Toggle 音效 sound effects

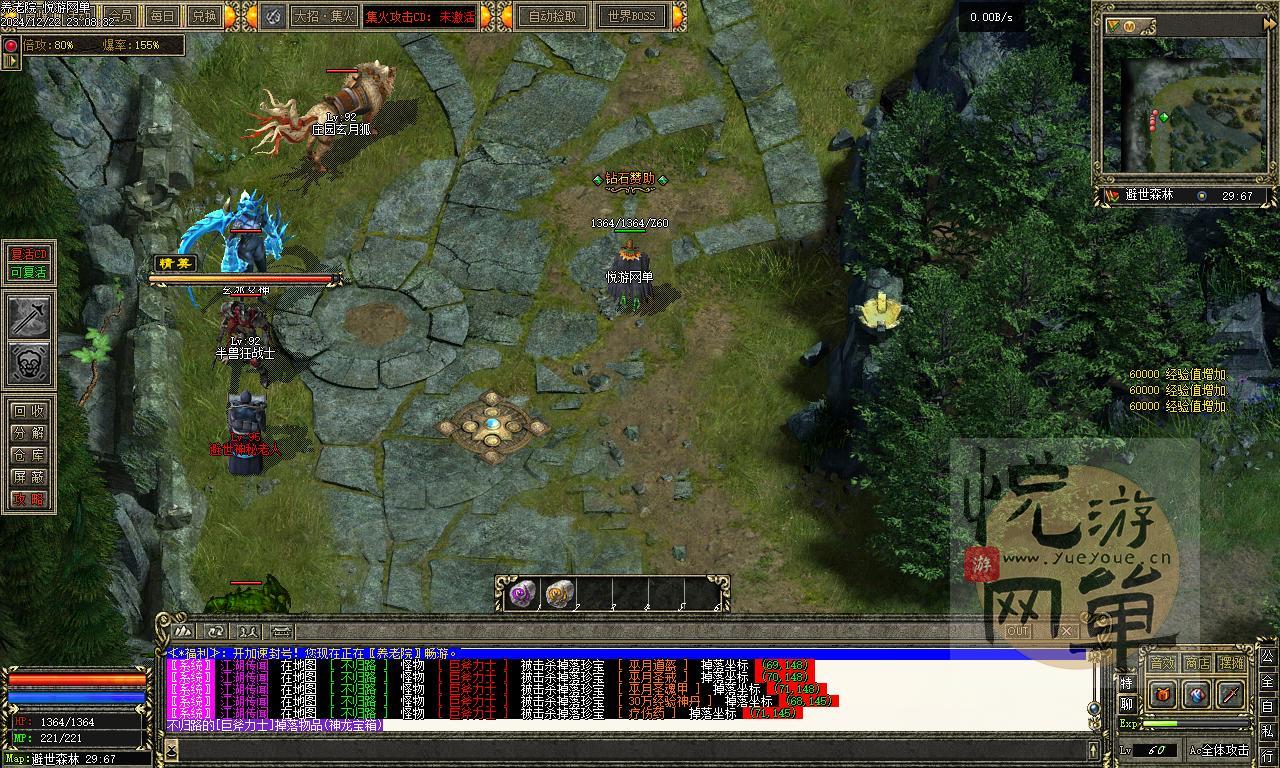tap(1162, 663)
